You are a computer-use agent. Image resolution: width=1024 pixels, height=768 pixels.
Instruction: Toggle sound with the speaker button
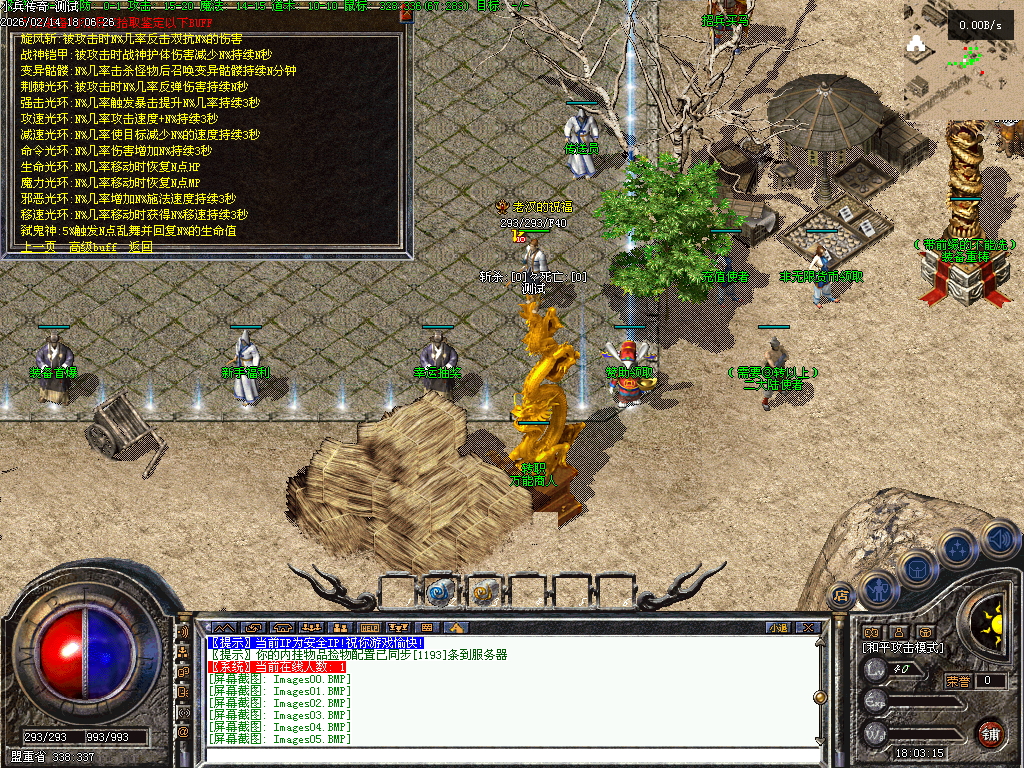pos(997,539)
